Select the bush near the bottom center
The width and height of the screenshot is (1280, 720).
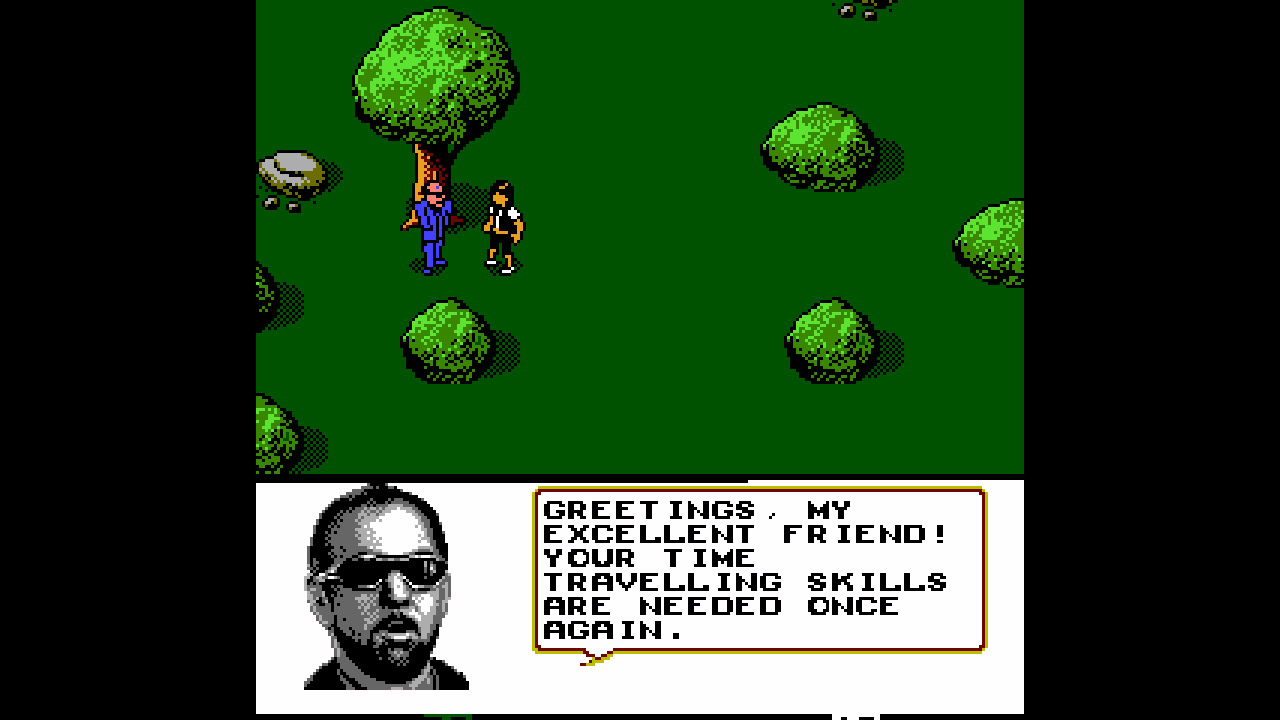(x=450, y=340)
